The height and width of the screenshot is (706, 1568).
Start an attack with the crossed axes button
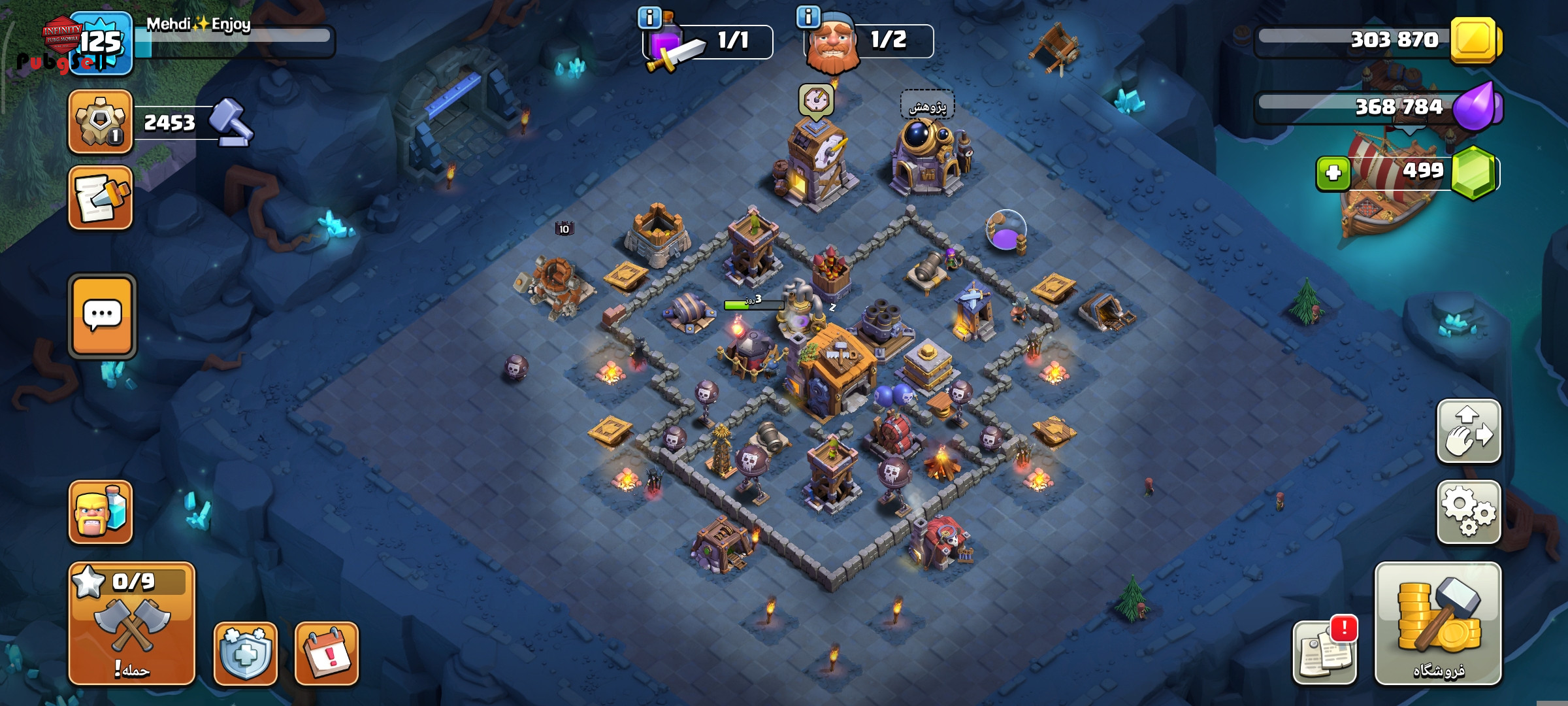pos(132,623)
